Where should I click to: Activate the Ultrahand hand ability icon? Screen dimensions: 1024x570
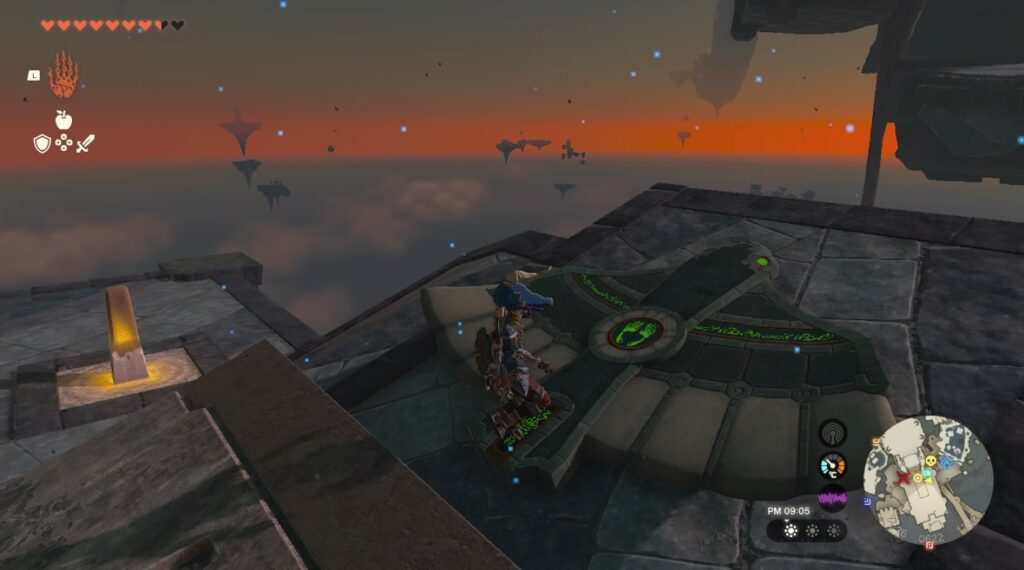63,74
